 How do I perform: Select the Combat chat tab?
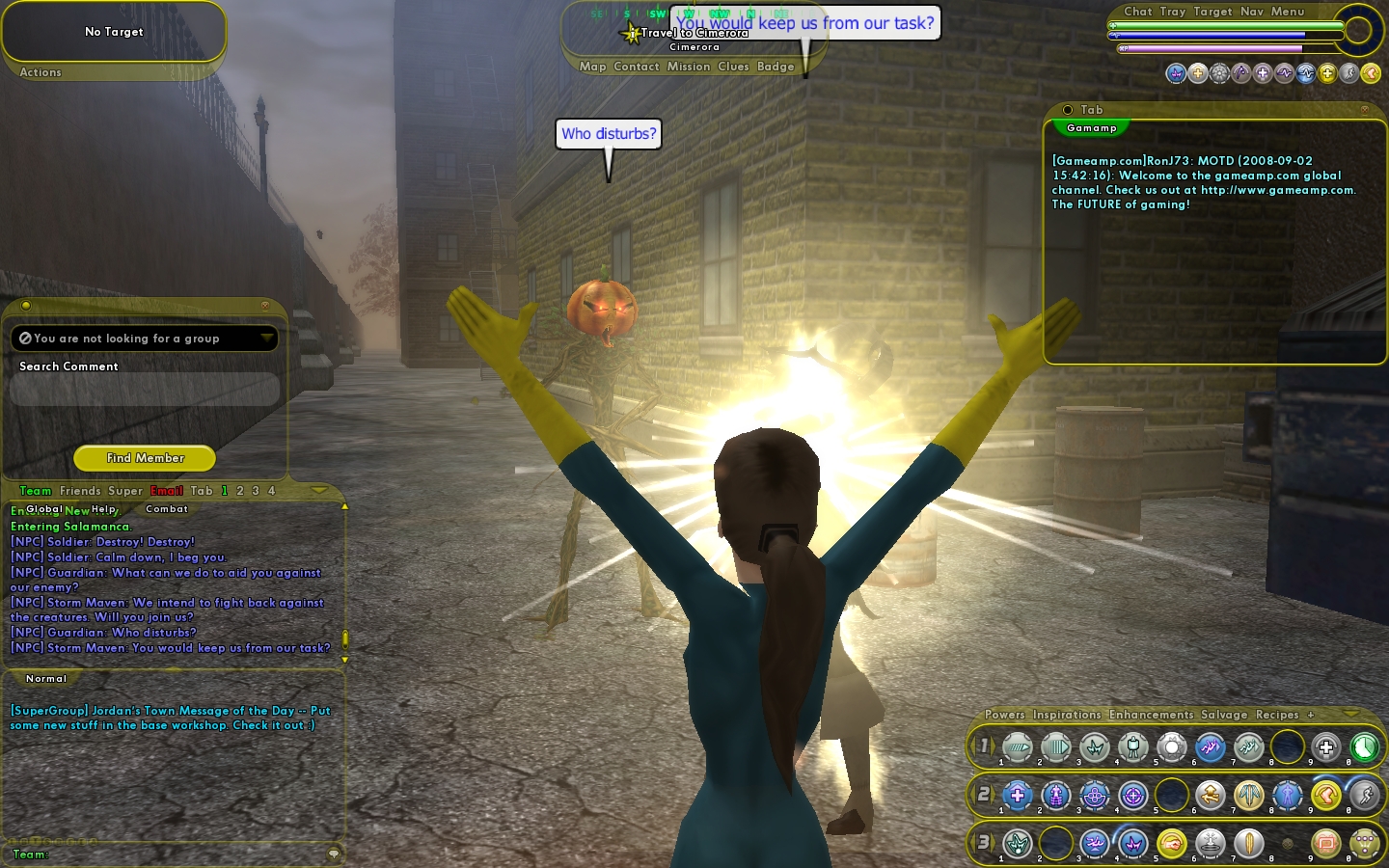point(167,509)
